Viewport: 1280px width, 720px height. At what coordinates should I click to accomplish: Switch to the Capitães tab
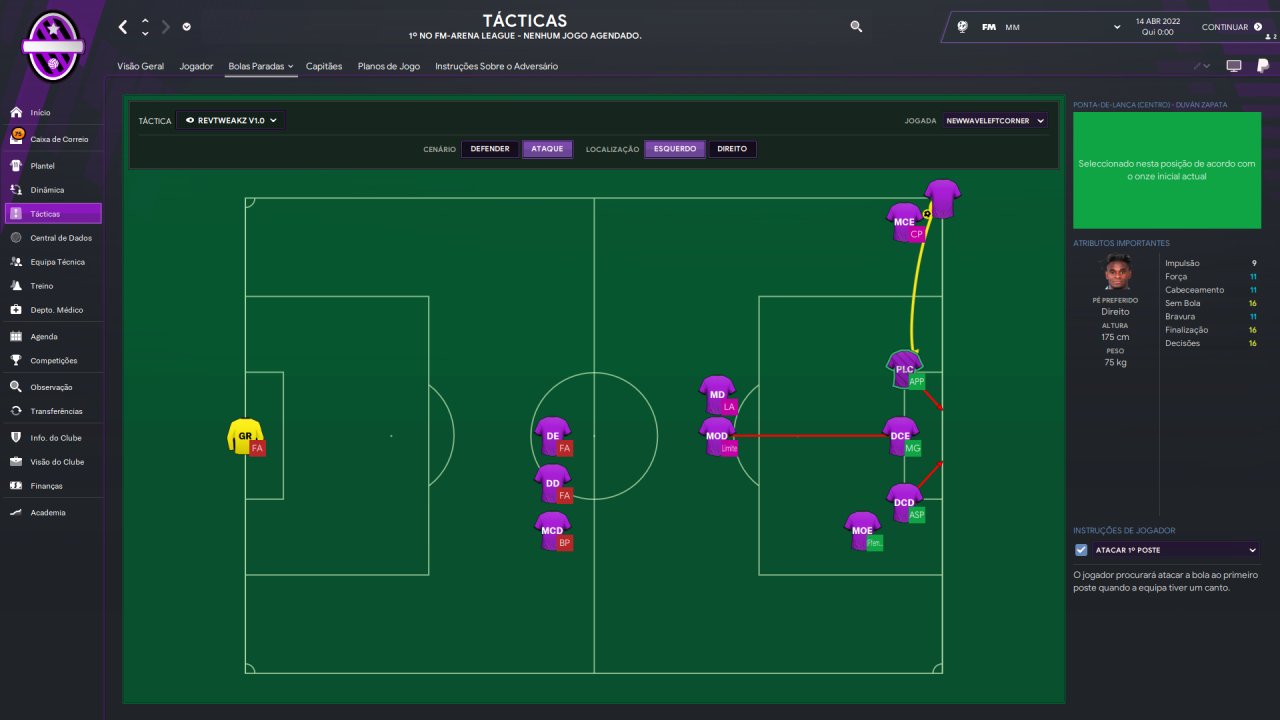(324, 66)
